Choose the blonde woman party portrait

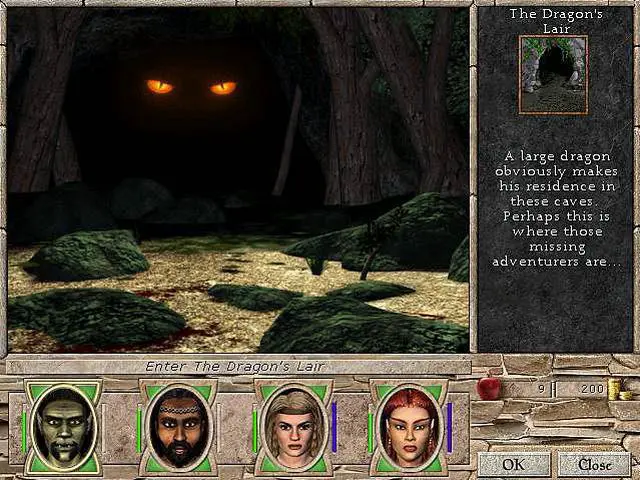[x=292, y=427]
